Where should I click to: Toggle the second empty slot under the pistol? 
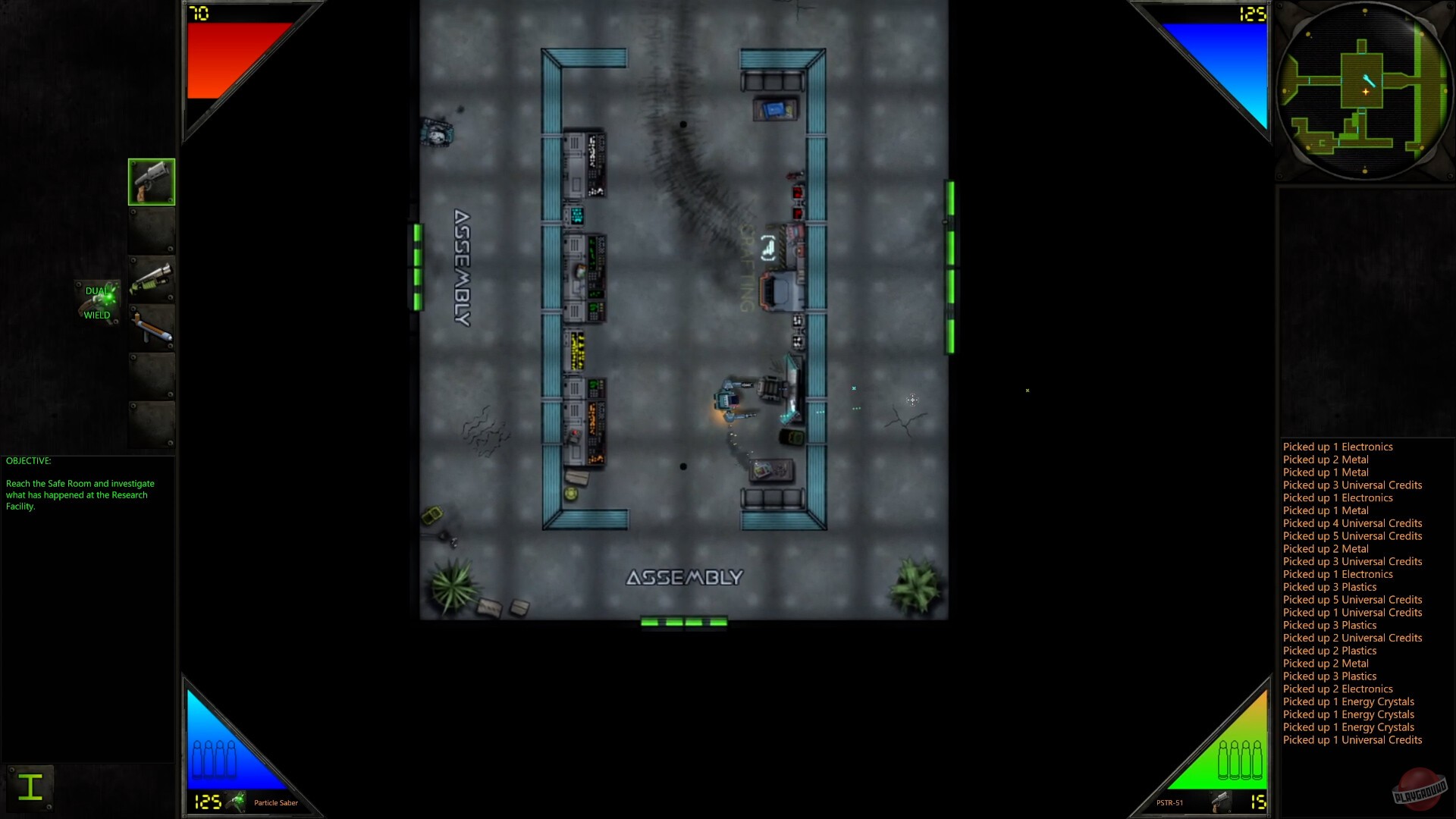tap(150, 231)
